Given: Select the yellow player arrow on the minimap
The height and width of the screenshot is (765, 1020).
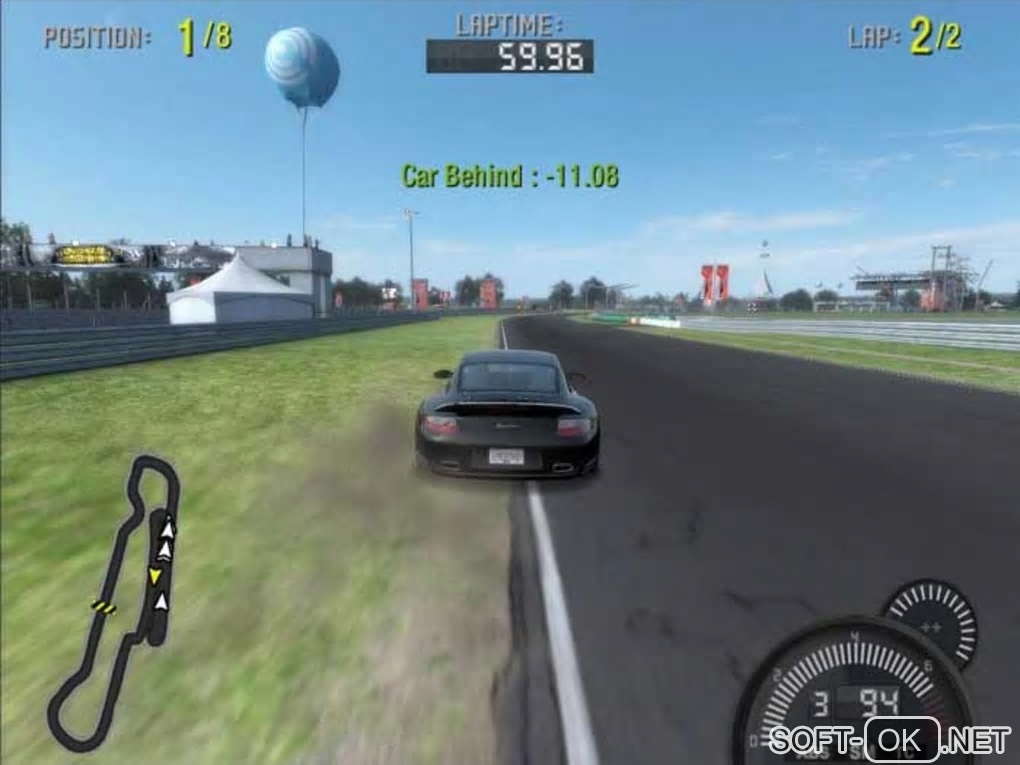Looking at the screenshot, I should tap(155, 575).
